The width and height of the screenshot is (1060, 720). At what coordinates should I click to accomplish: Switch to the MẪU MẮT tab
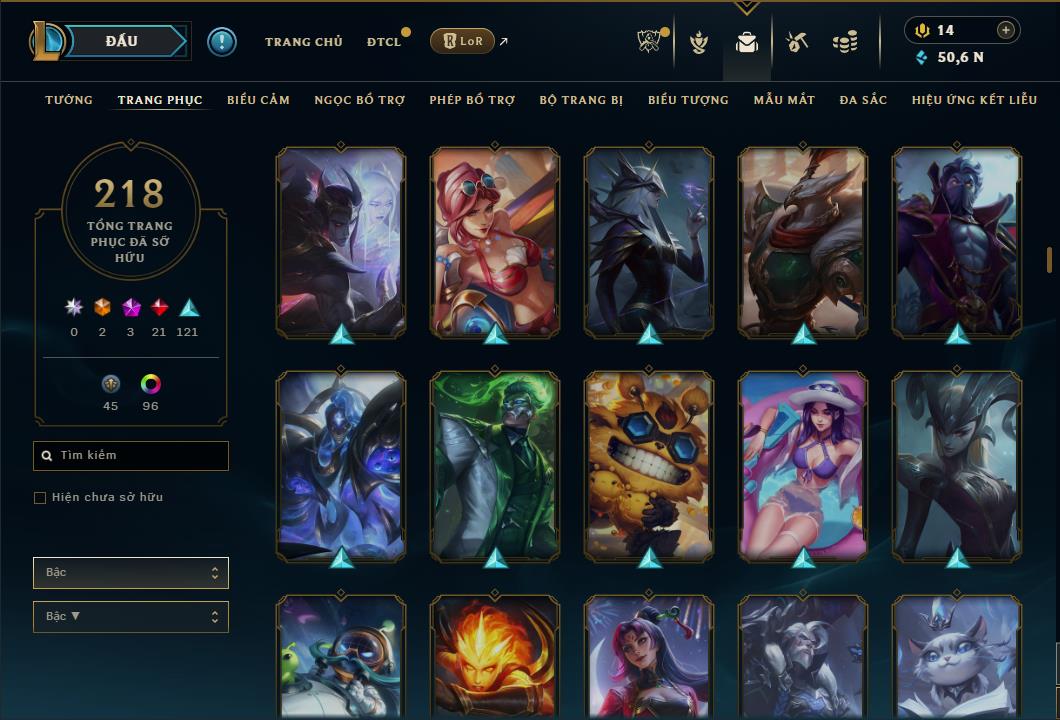click(x=784, y=100)
